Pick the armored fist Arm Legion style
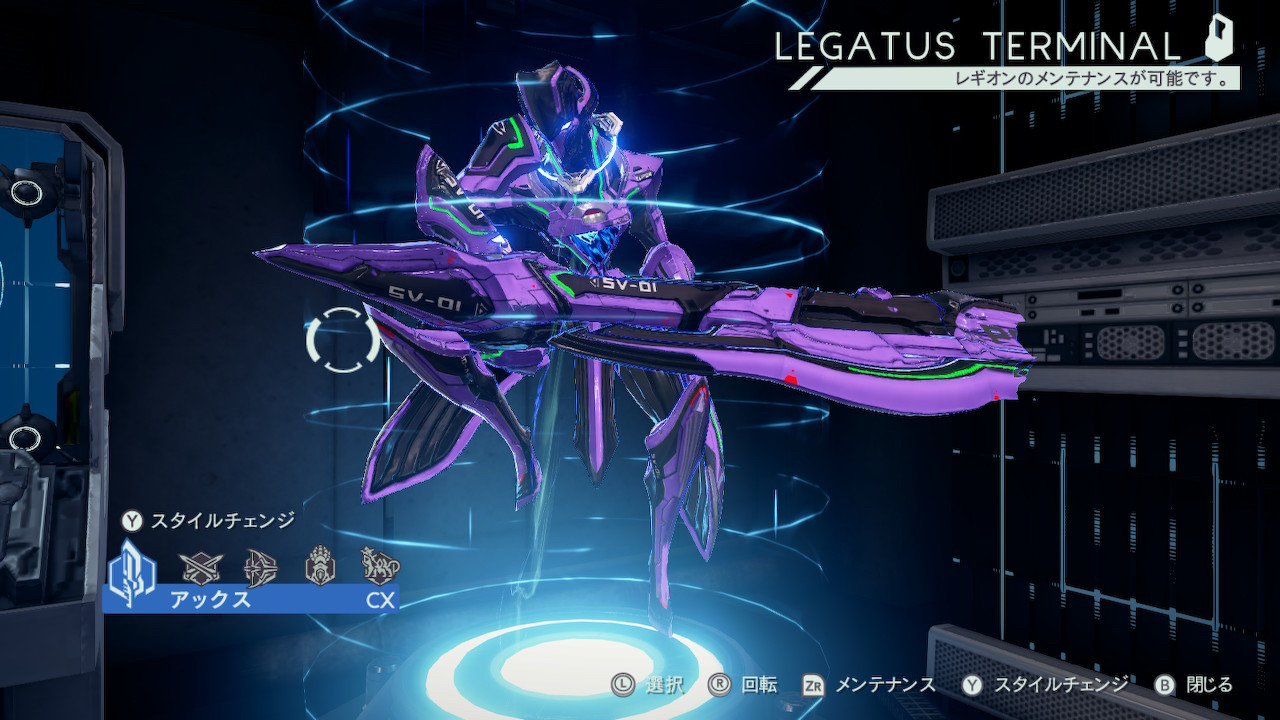The width and height of the screenshot is (1280, 720). pos(319,566)
